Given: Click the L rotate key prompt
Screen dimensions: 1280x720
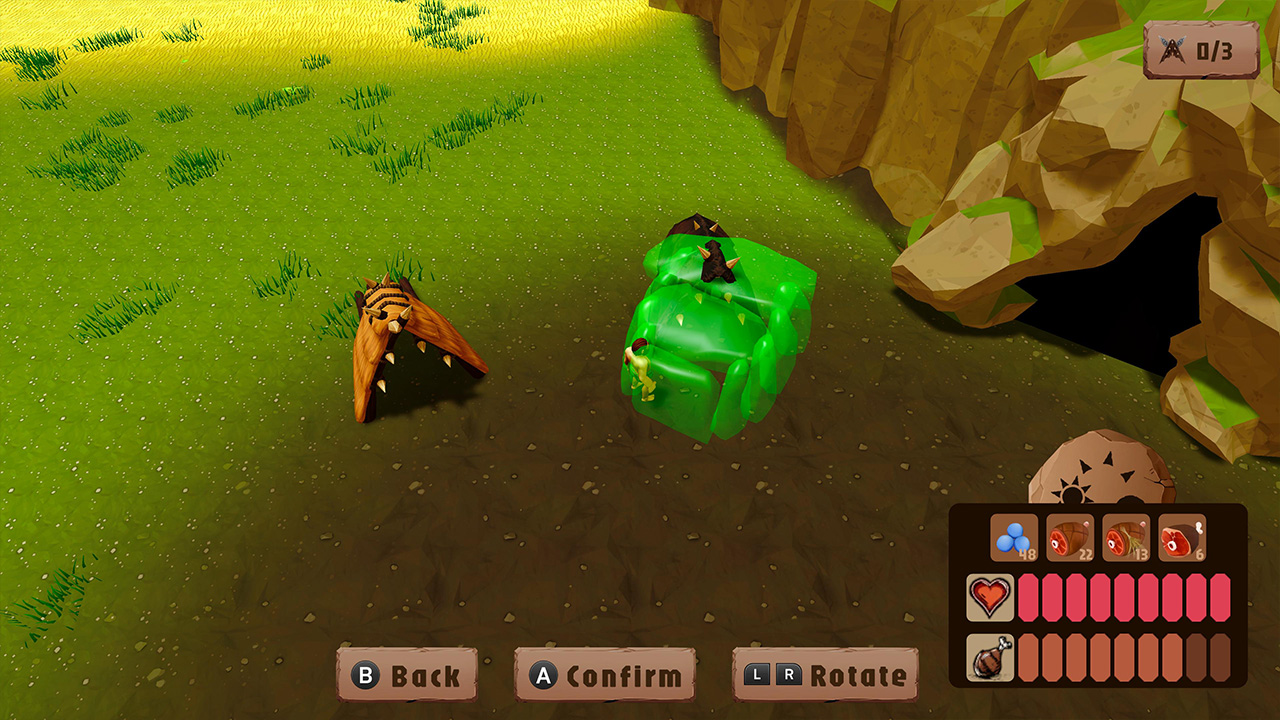Looking at the screenshot, I should 757,674.
